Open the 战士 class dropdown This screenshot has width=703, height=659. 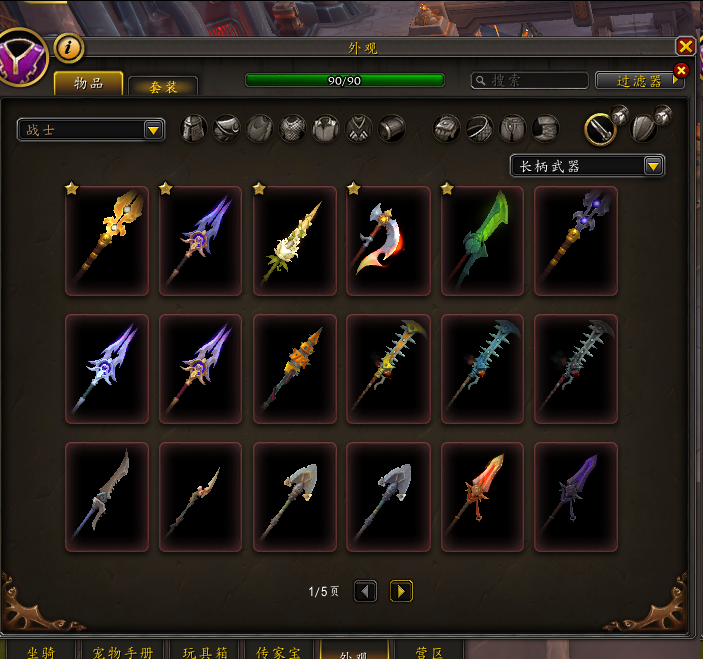pyautogui.click(x=91, y=130)
